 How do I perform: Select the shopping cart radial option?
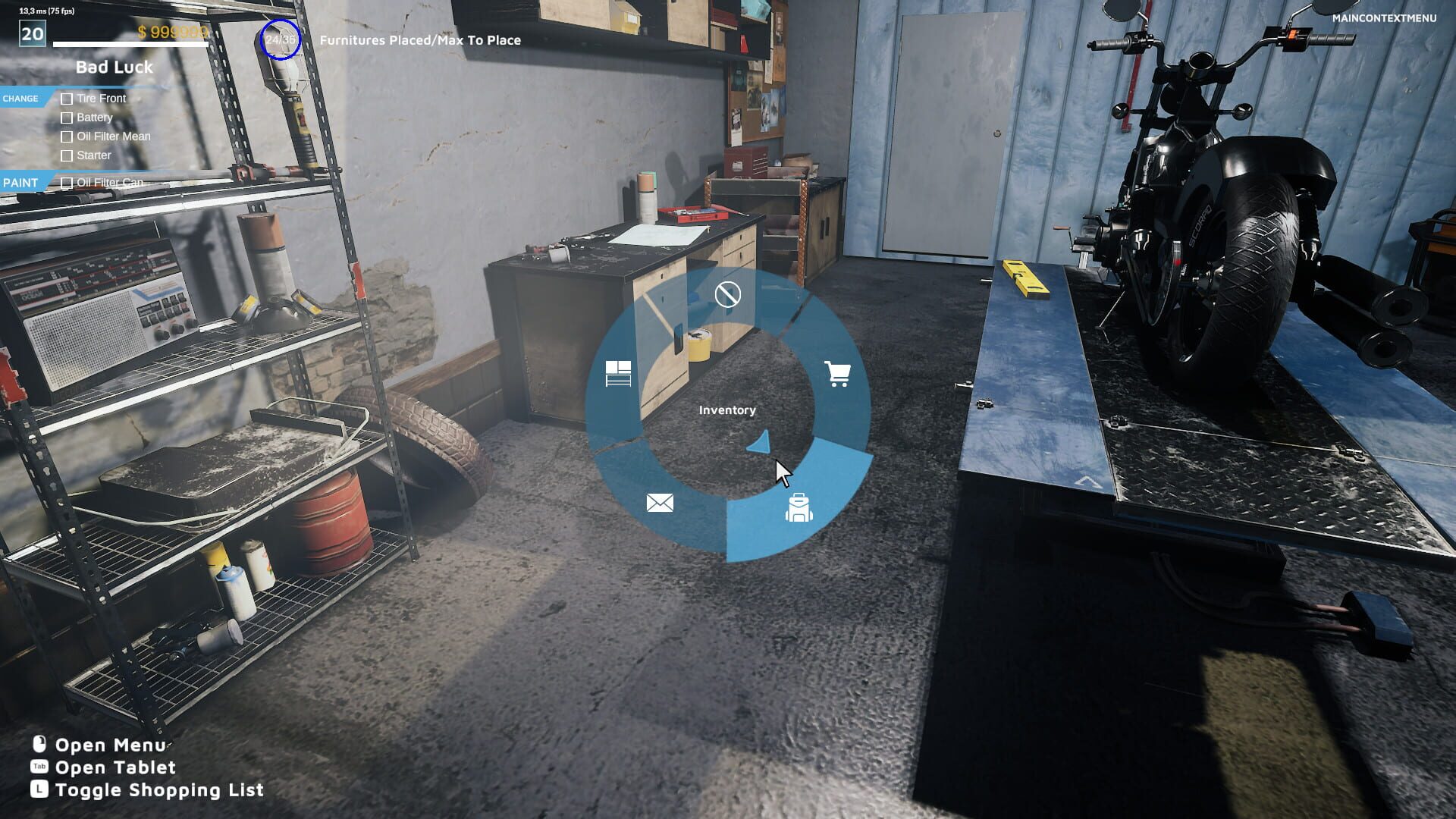click(x=837, y=373)
